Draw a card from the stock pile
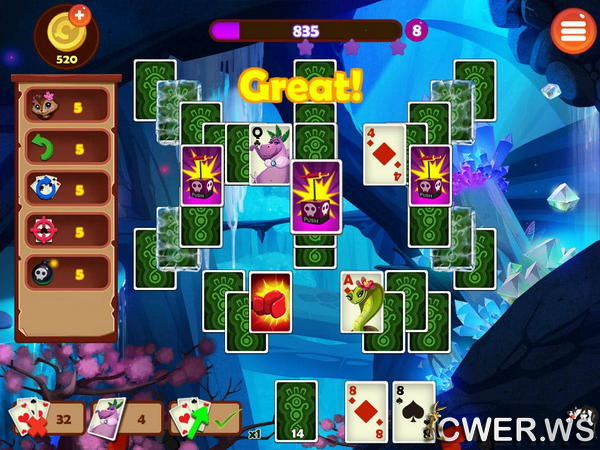 coord(296,410)
